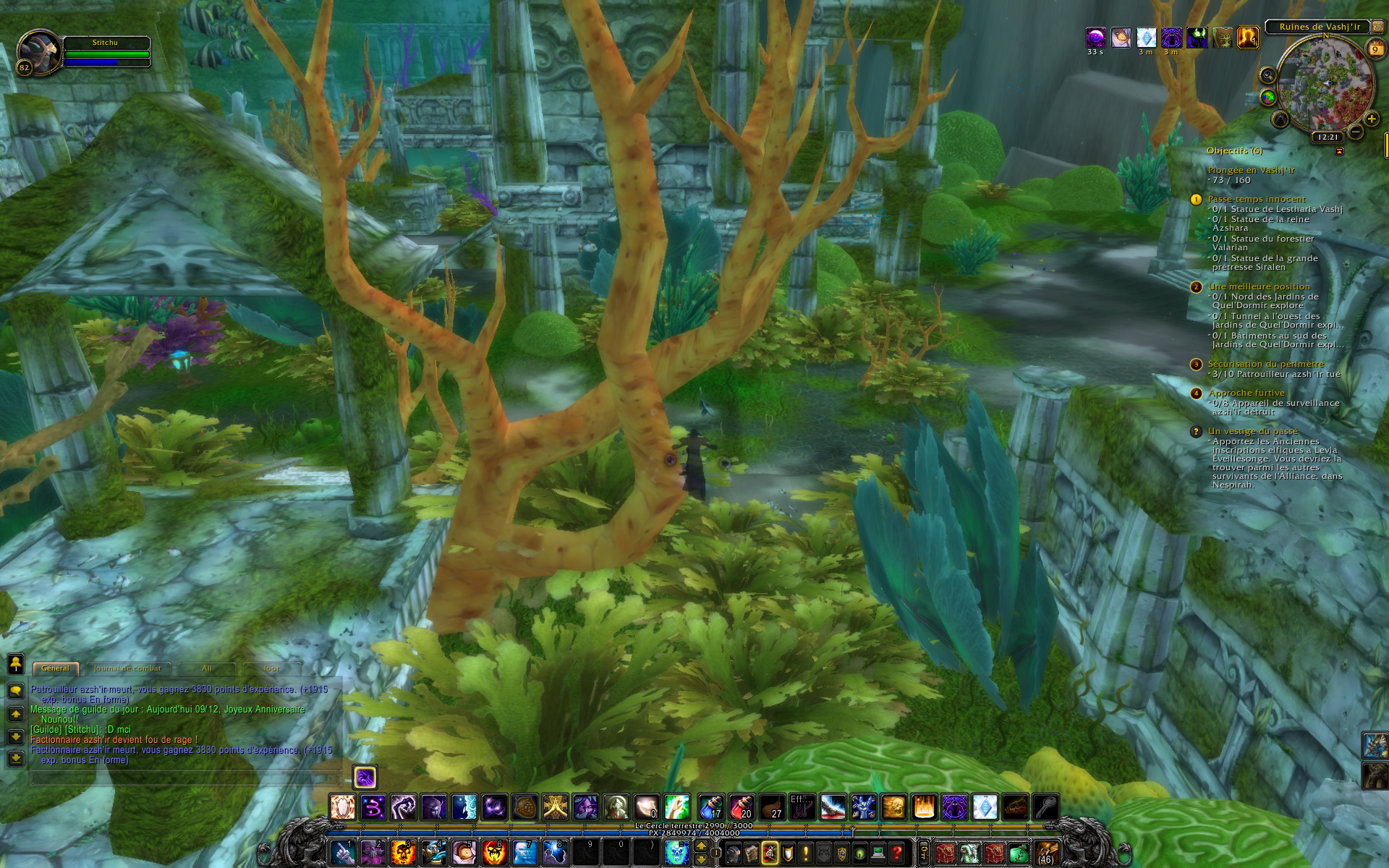Select the Passe-temps innocent quest in tracker
Viewport: 1389px width, 868px height.
pyautogui.click(x=1257, y=199)
